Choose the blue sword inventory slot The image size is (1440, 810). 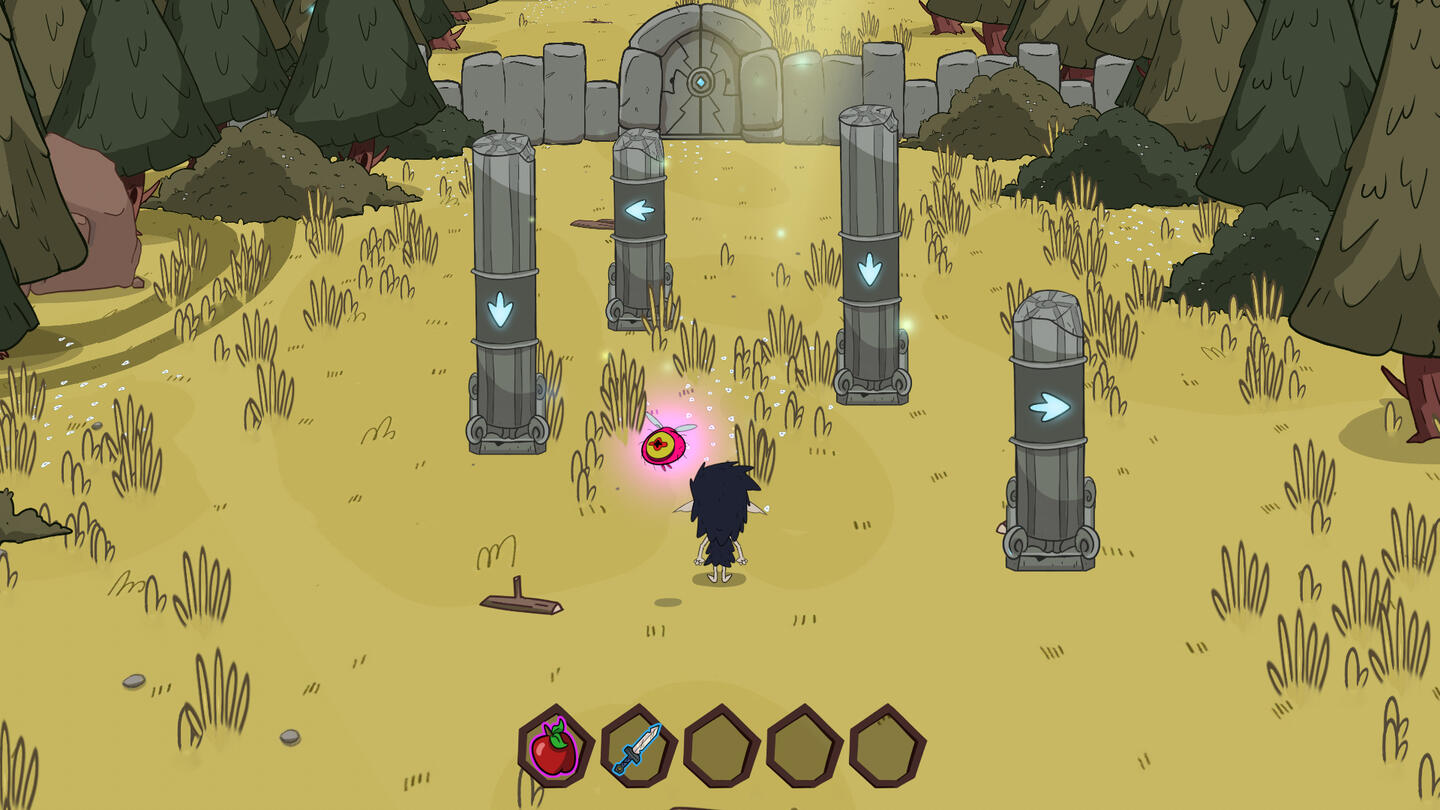click(638, 747)
